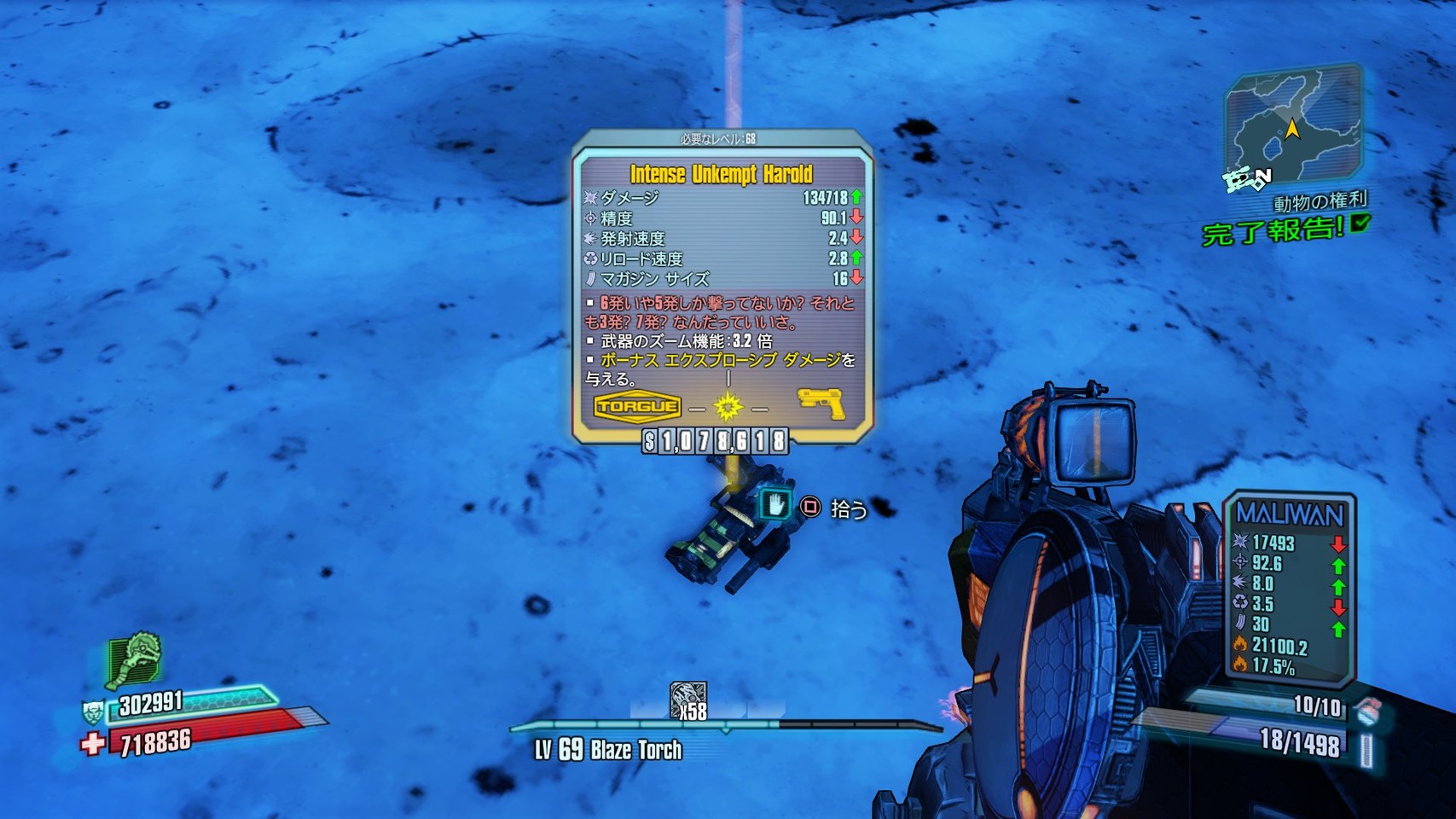Open the Maliwan equipped weapon card
This screenshot has width=1456, height=819.
[x=1289, y=589]
